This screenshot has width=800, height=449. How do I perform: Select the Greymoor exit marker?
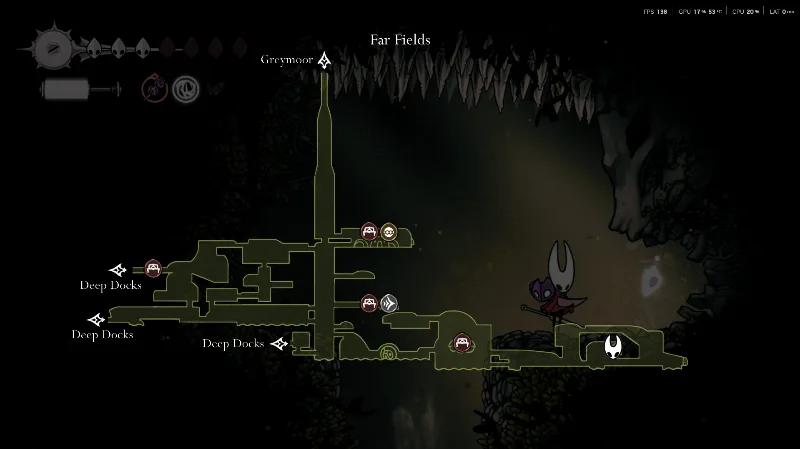coord(324,61)
